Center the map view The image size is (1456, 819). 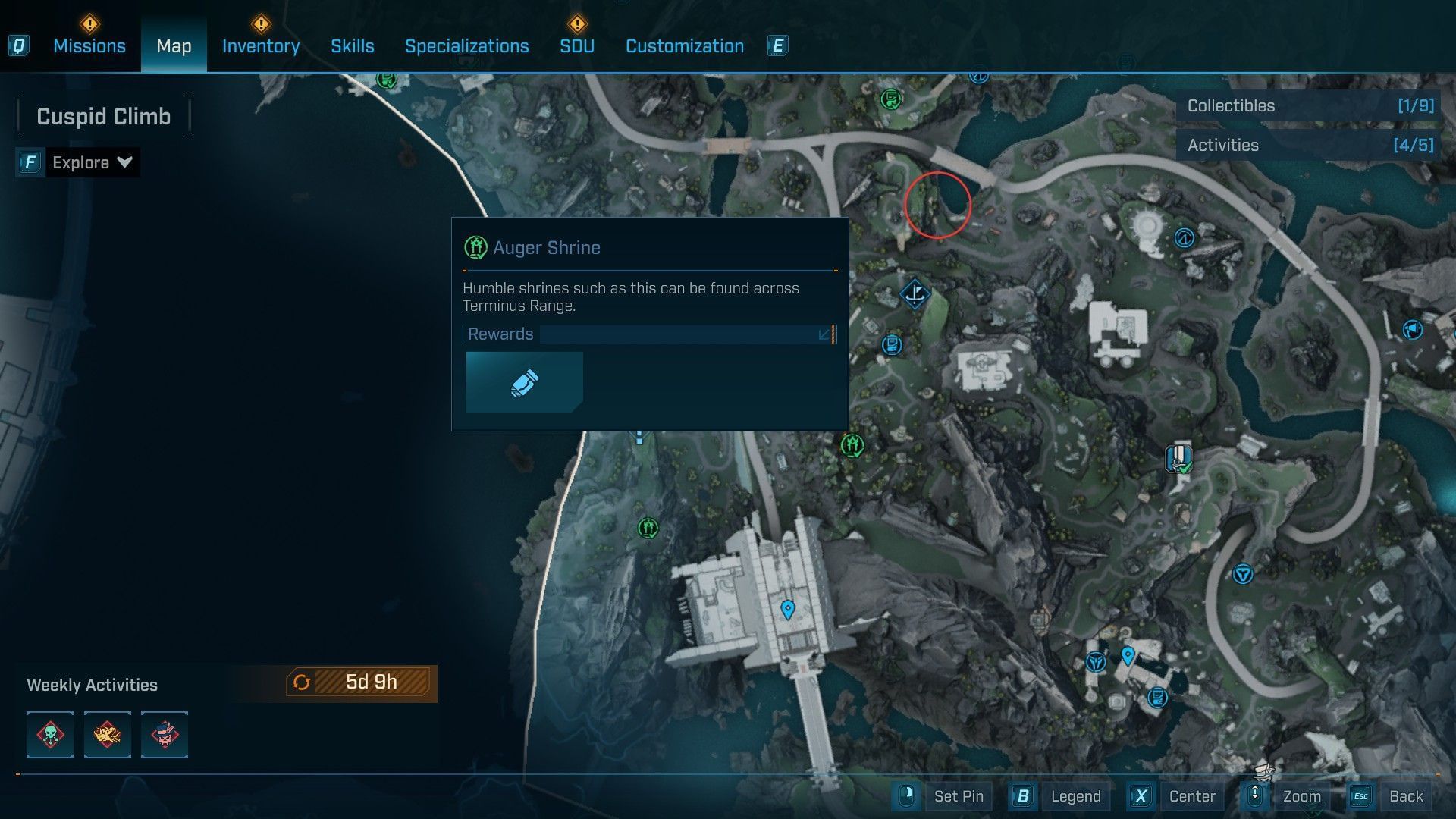(1191, 796)
